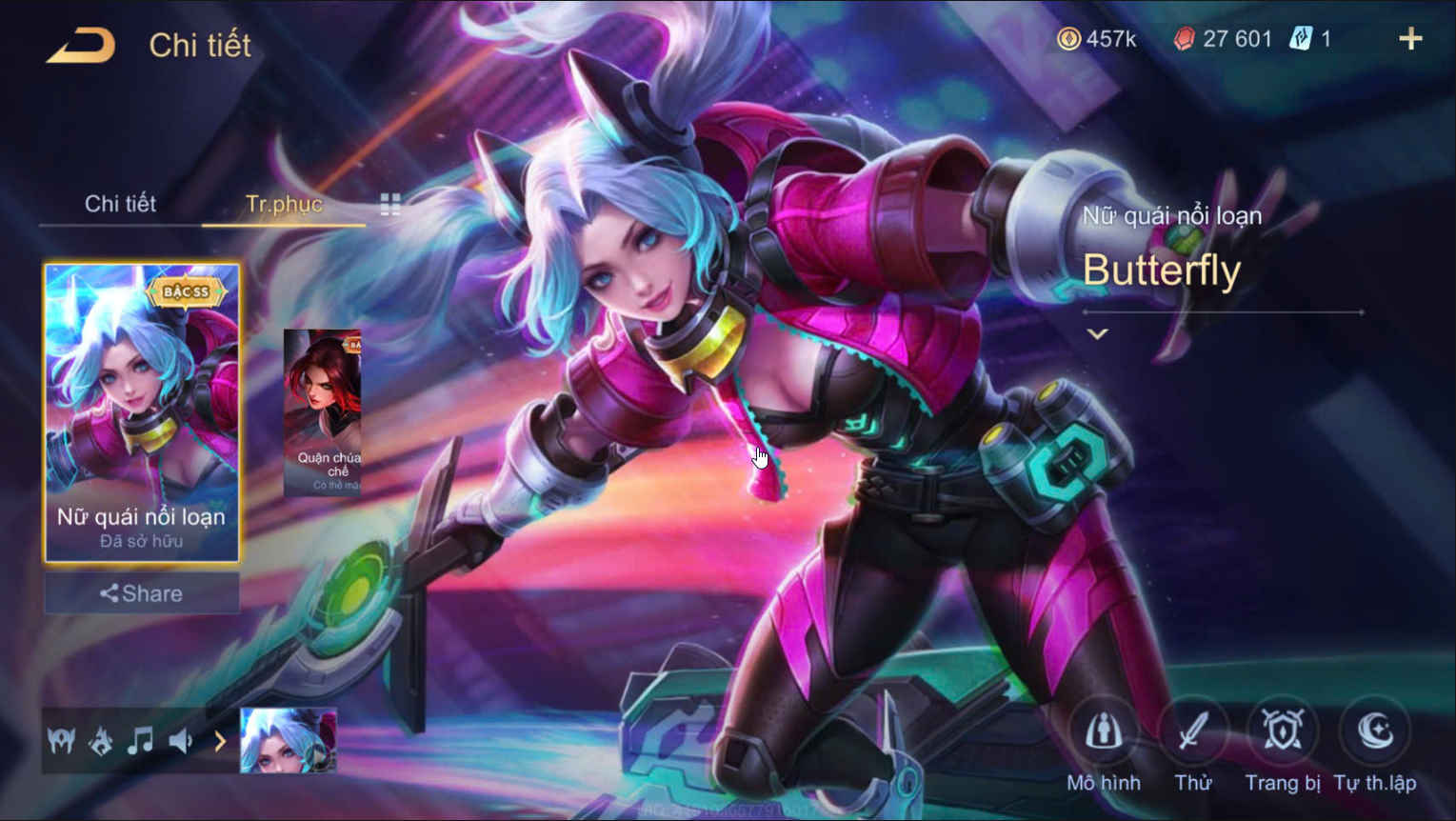Open the Tr.phục costumes tab
The width and height of the screenshot is (1456, 821).
[283, 204]
